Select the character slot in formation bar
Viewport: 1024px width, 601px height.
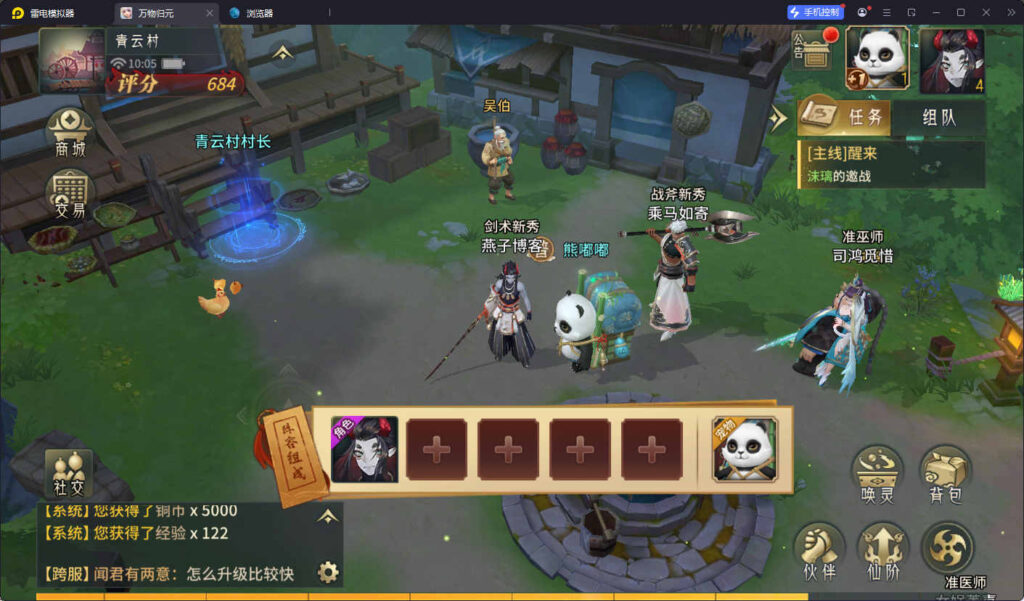(x=364, y=449)
